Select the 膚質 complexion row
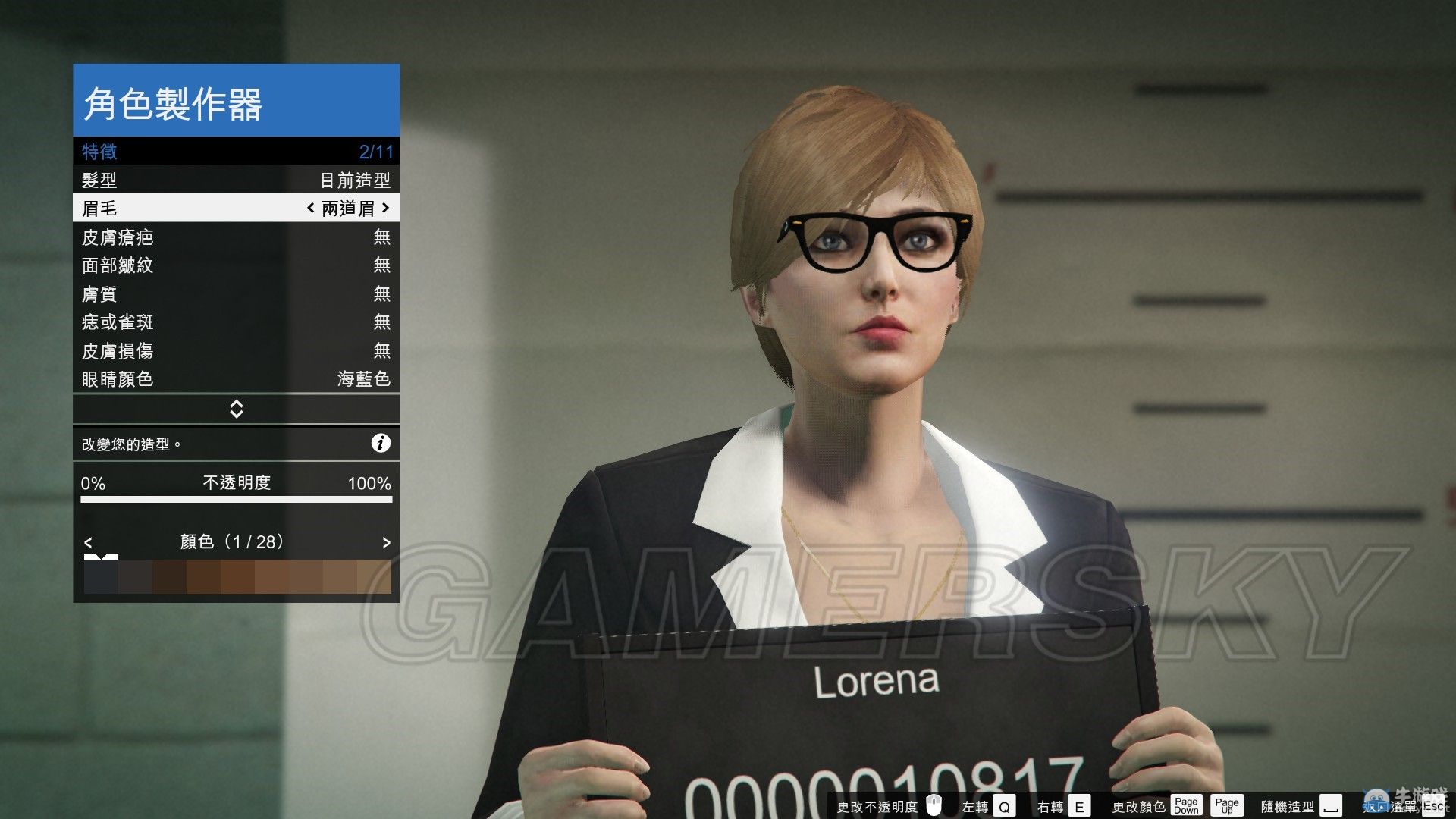The width and height of the screenshot is (1456, 819). 236,294
